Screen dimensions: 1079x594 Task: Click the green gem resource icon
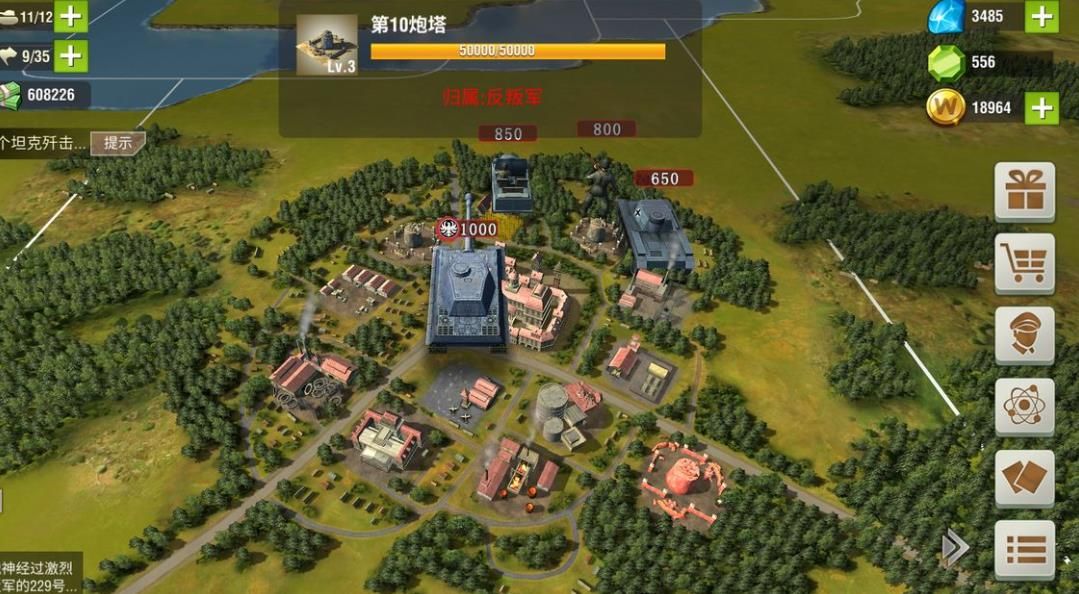pos(946,62)
